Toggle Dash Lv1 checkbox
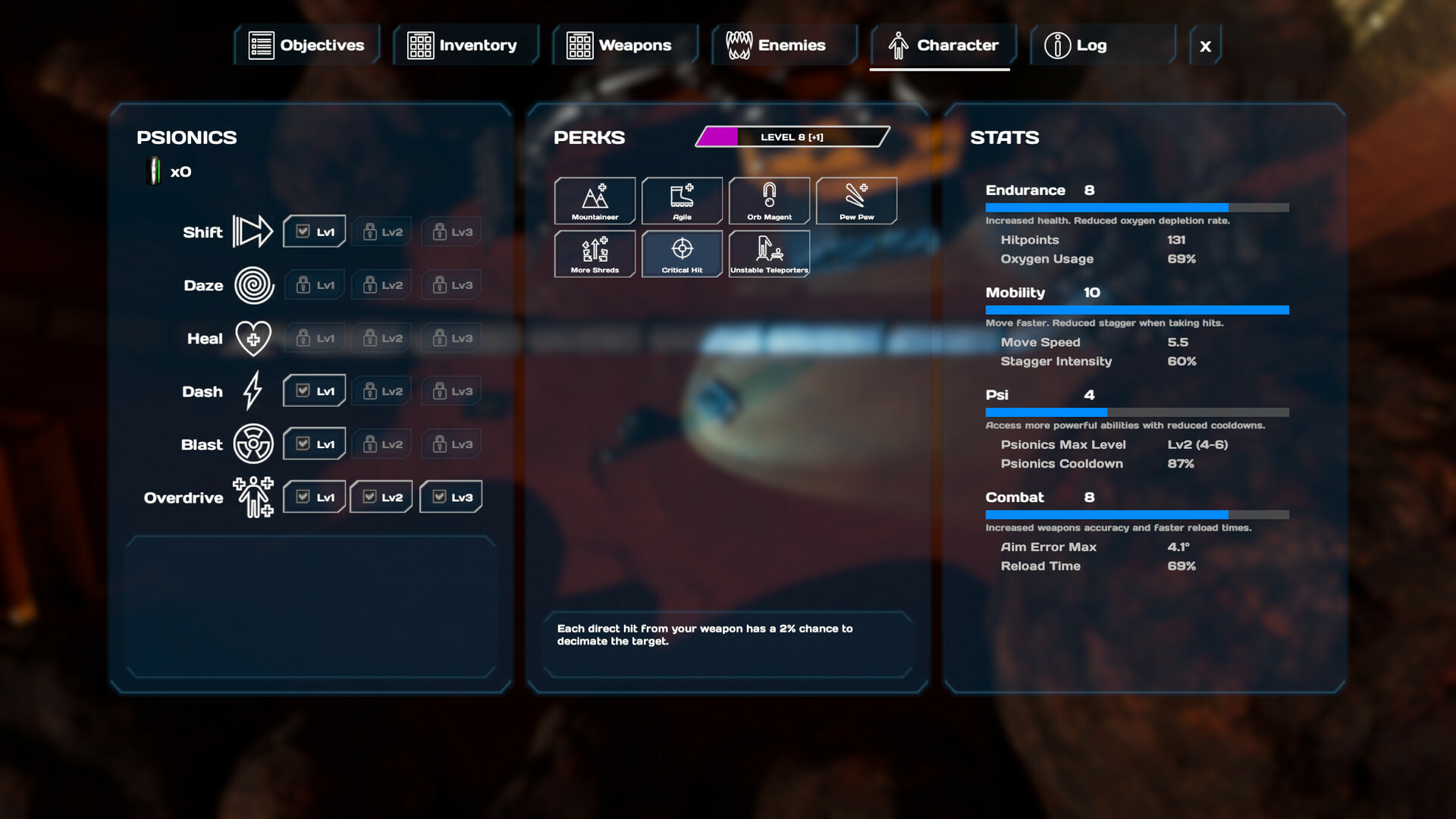 314,391
